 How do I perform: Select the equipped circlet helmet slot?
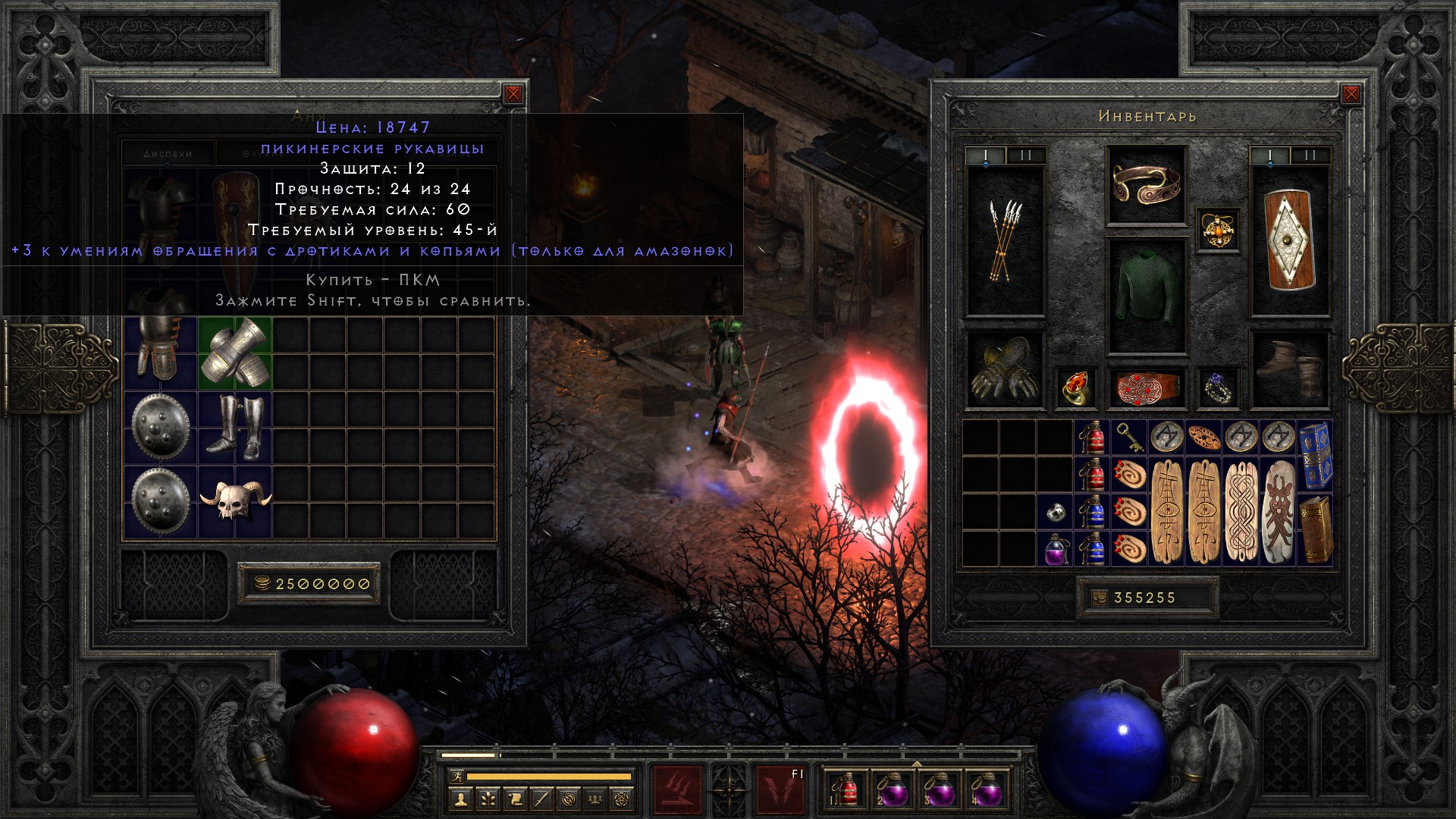click(x=1146, y=184)
